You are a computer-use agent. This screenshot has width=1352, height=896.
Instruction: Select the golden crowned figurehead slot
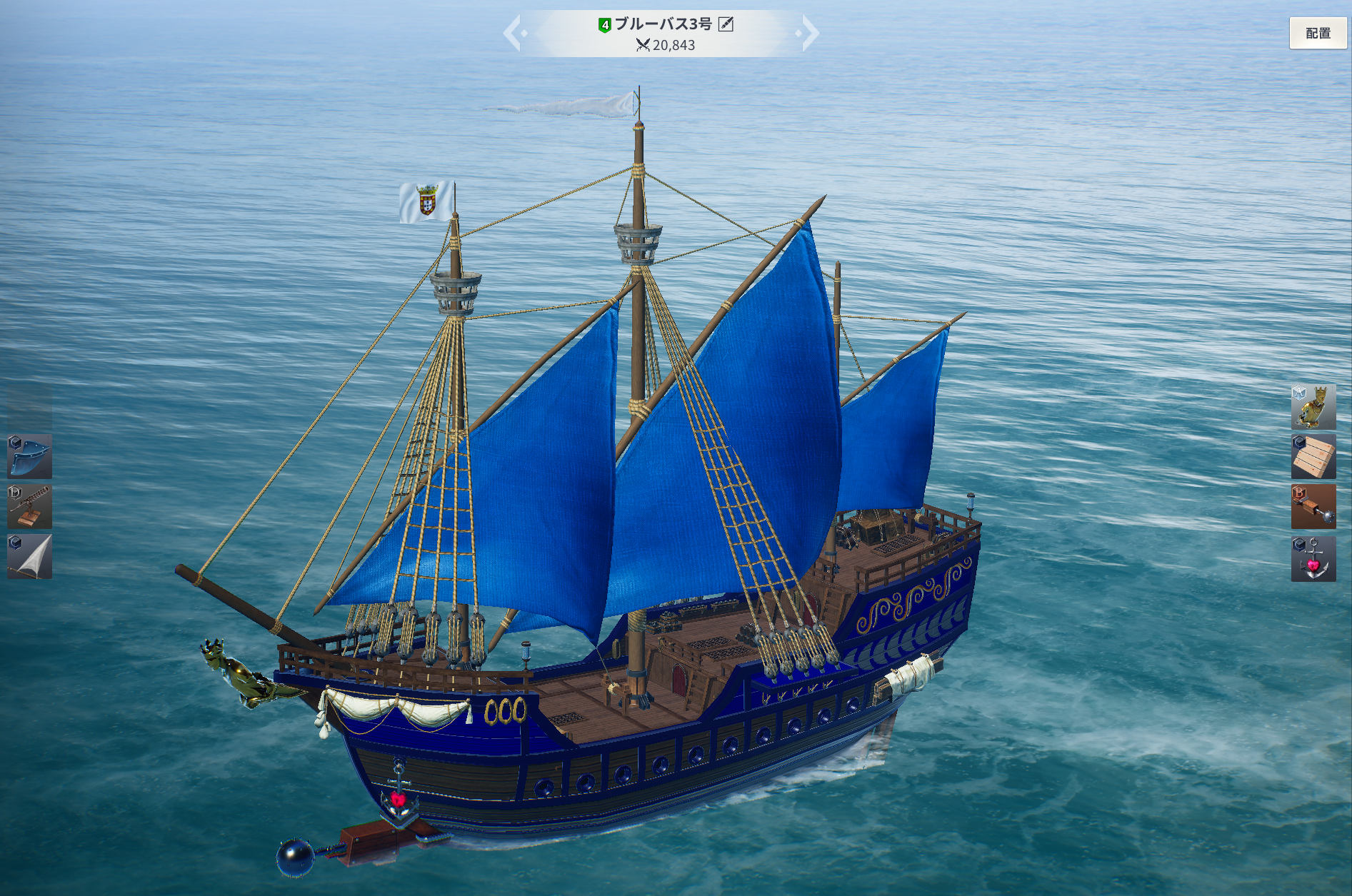[x=1313, y=406]
